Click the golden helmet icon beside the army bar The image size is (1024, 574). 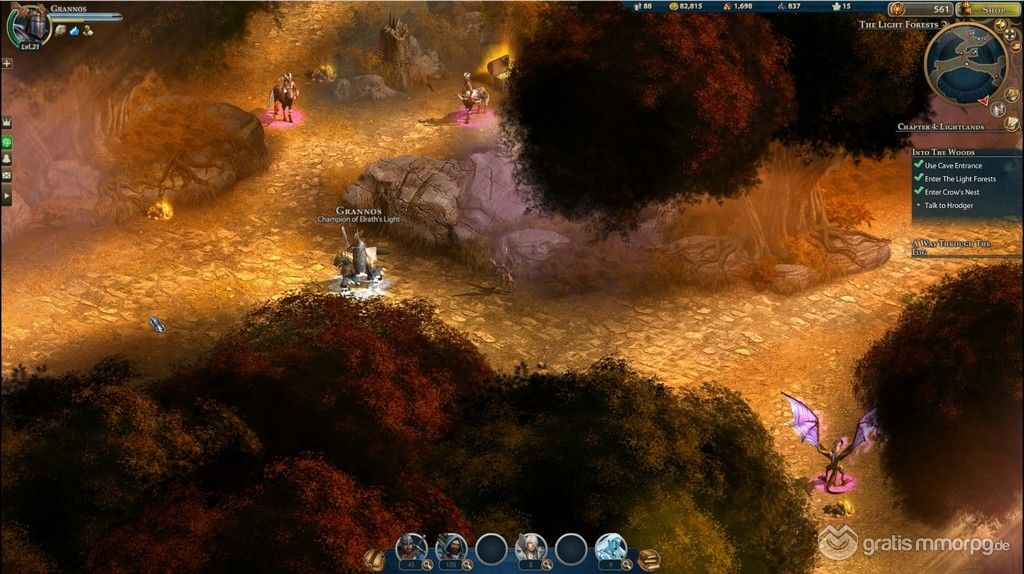(x=374, y=558)
